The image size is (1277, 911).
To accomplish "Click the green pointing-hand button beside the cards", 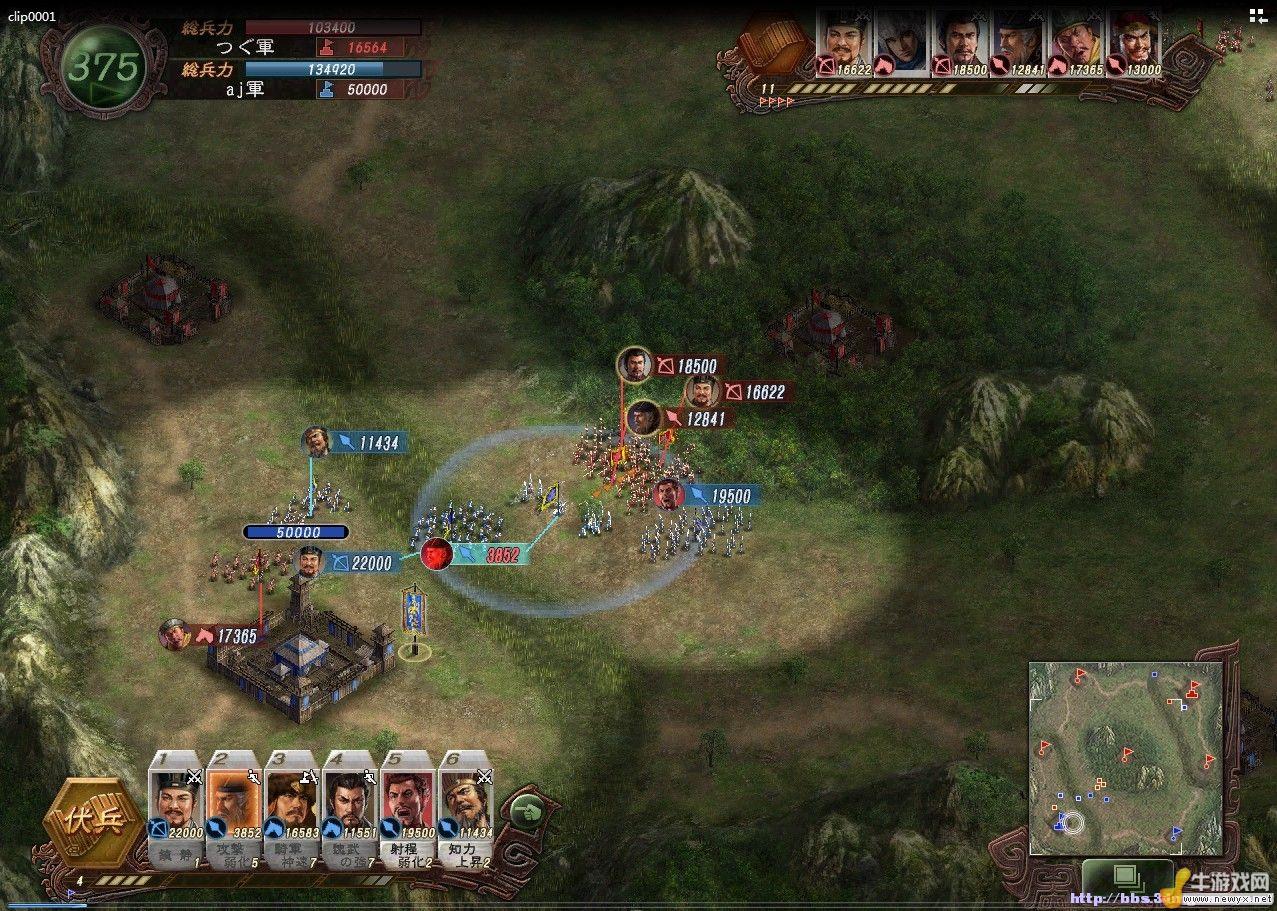I will pos(522,811).
